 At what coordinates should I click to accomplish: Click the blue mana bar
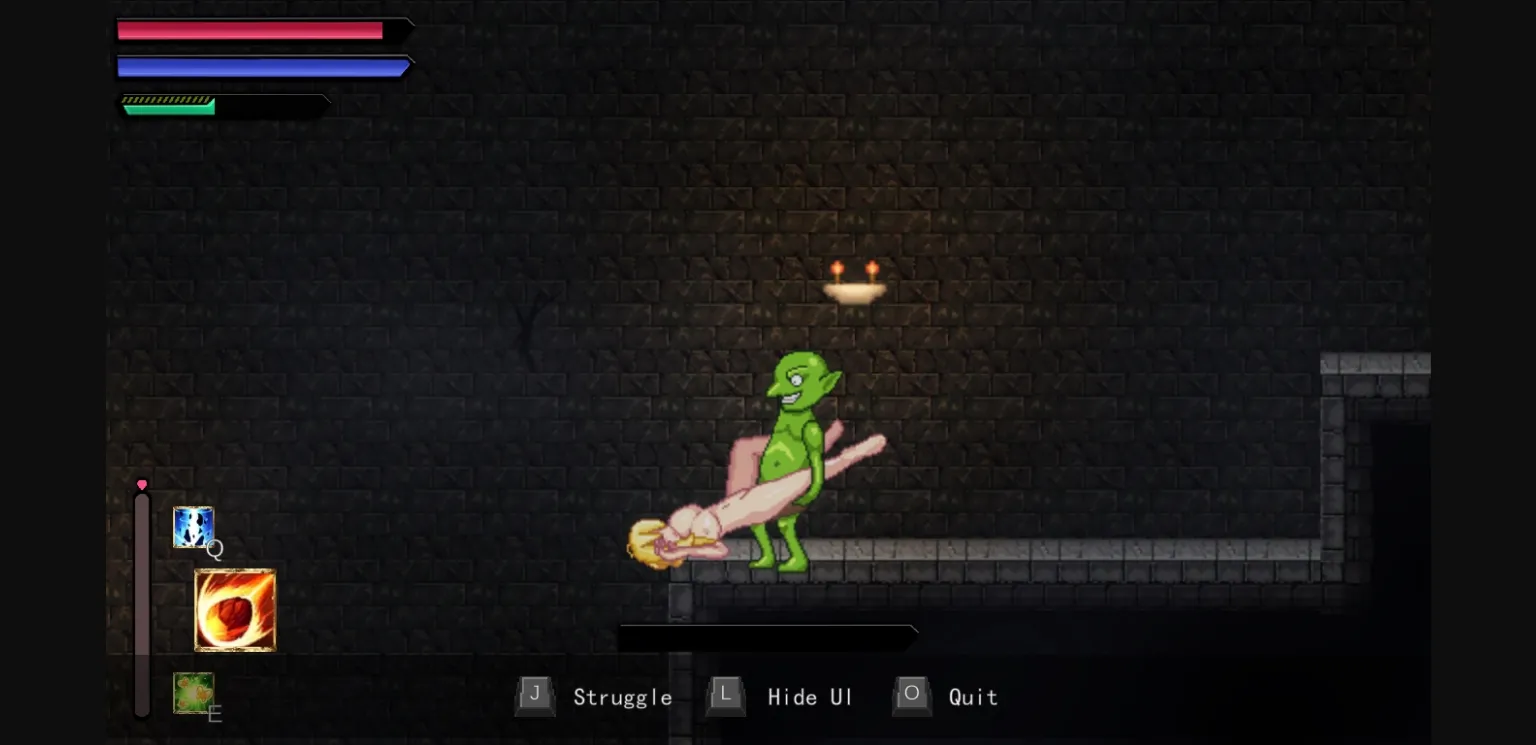click(x=258, y=66)
